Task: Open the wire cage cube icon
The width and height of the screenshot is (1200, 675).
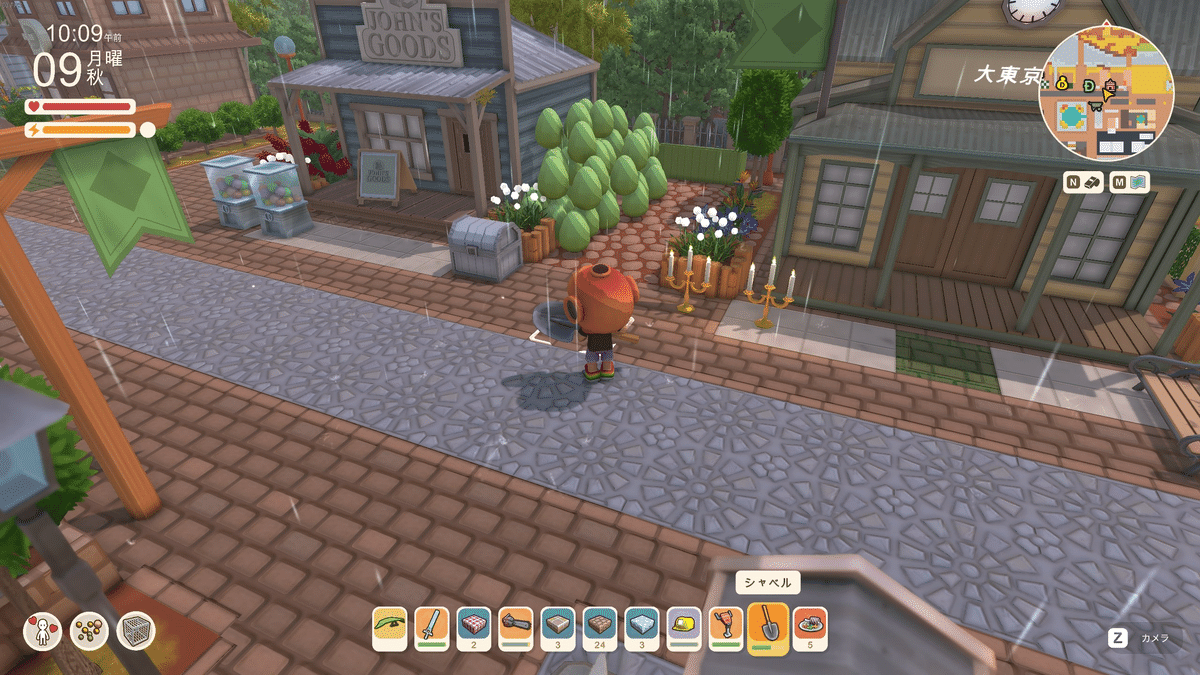Action: coord(135,631)
